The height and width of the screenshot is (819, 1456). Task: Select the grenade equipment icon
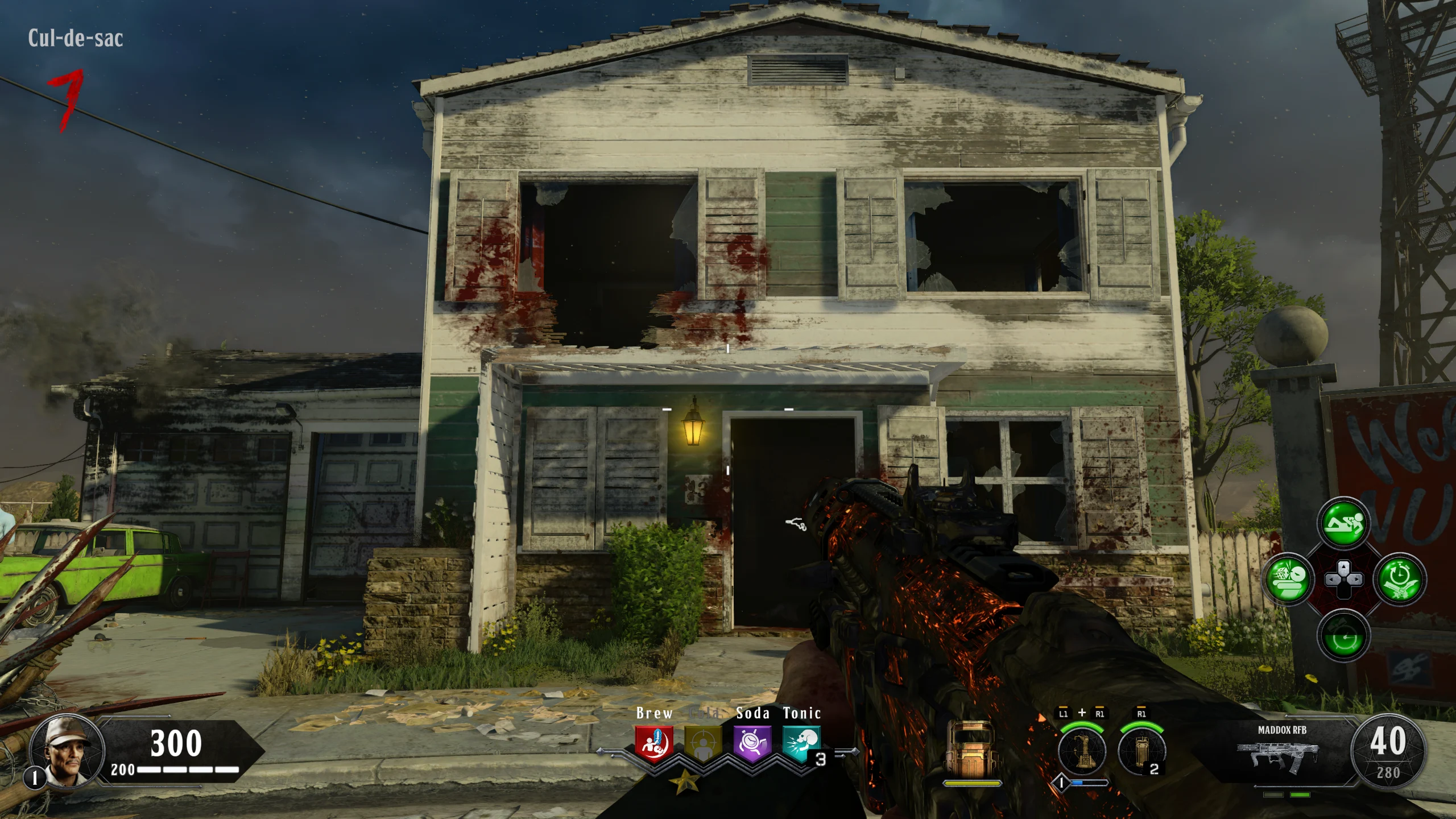click(1141, 751)
